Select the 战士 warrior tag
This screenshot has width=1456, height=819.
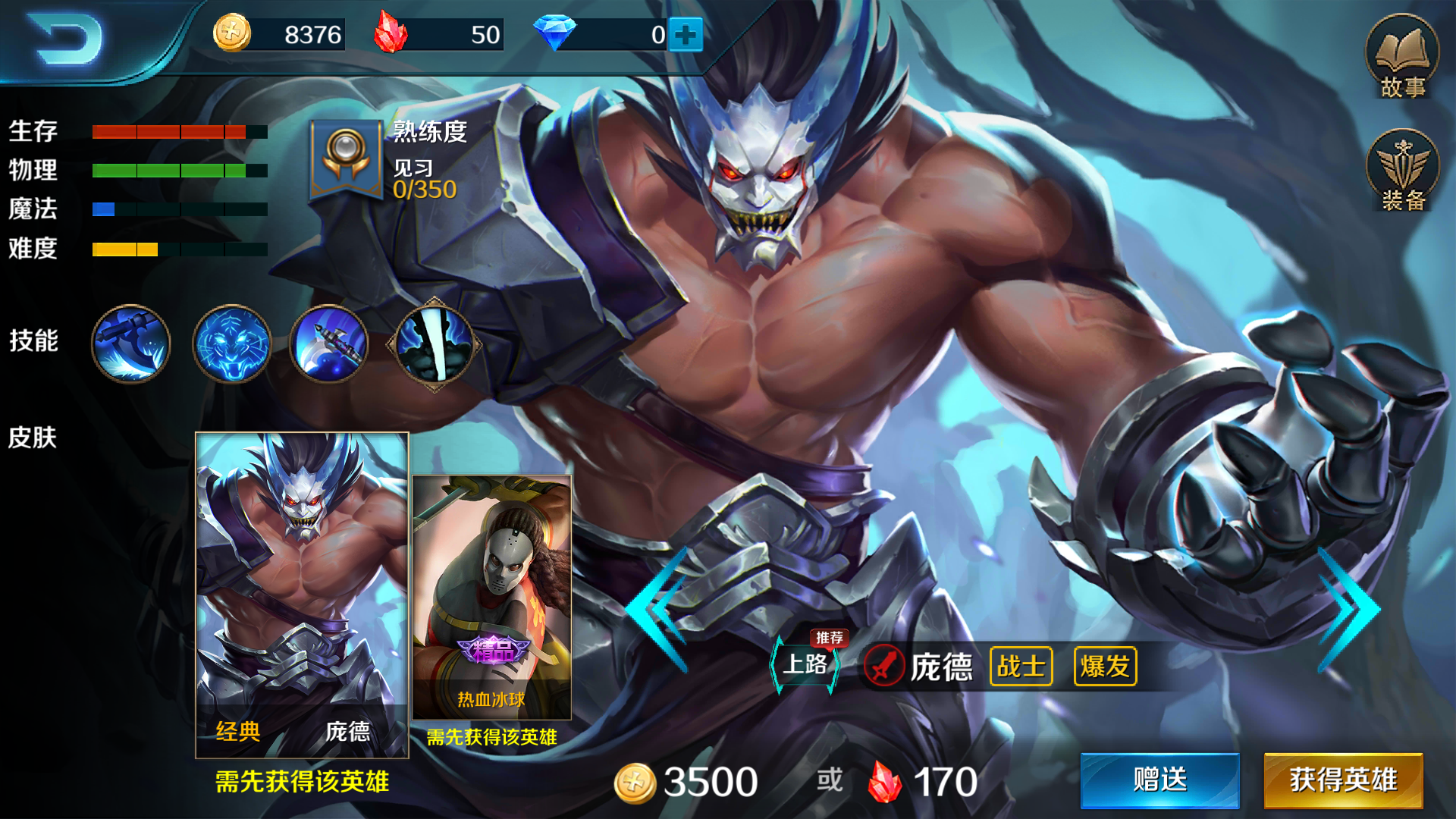point(1020,666)
